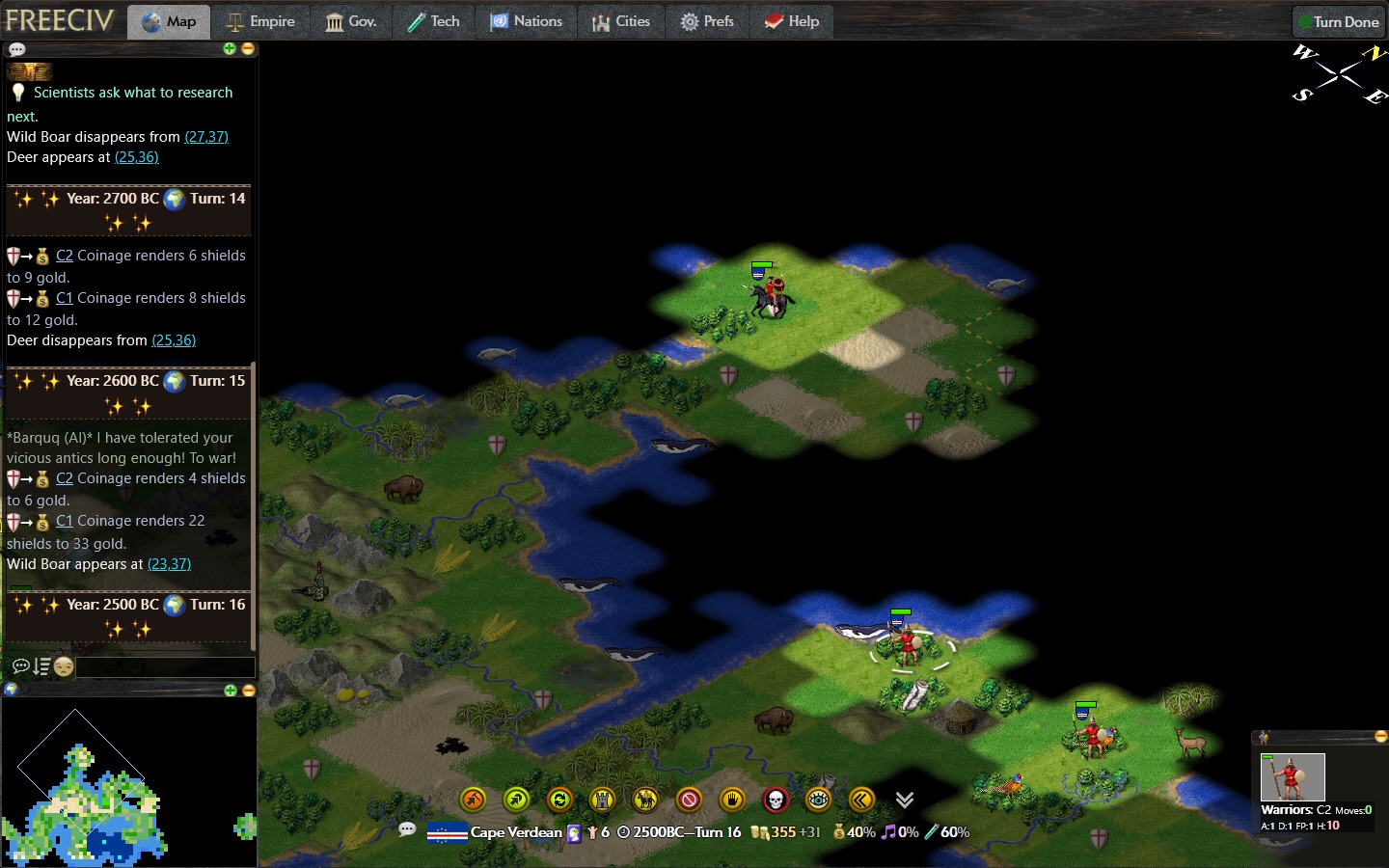Click the minimap overview

pos(87,786)
